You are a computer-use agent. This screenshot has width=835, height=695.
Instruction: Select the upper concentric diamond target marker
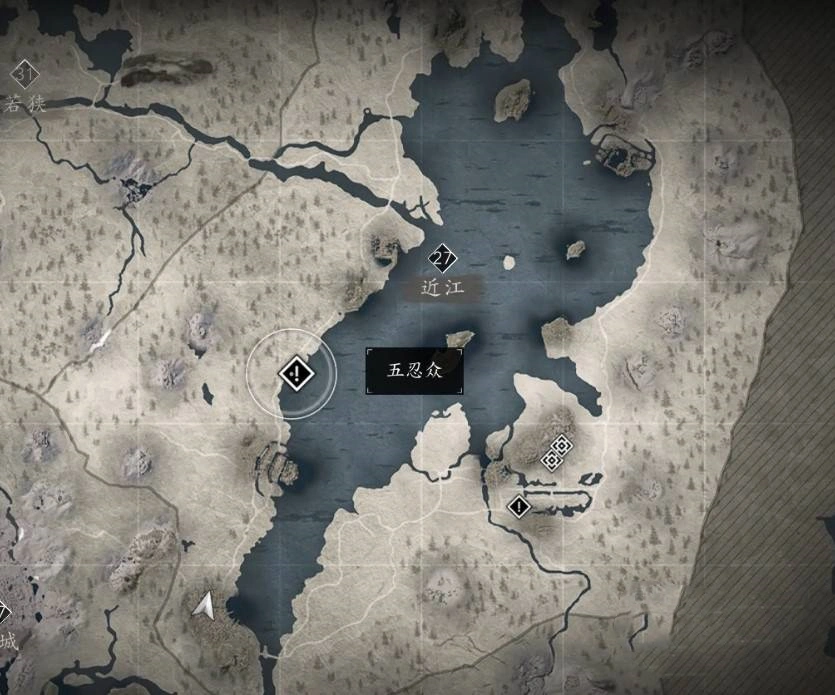pos(562,445)
